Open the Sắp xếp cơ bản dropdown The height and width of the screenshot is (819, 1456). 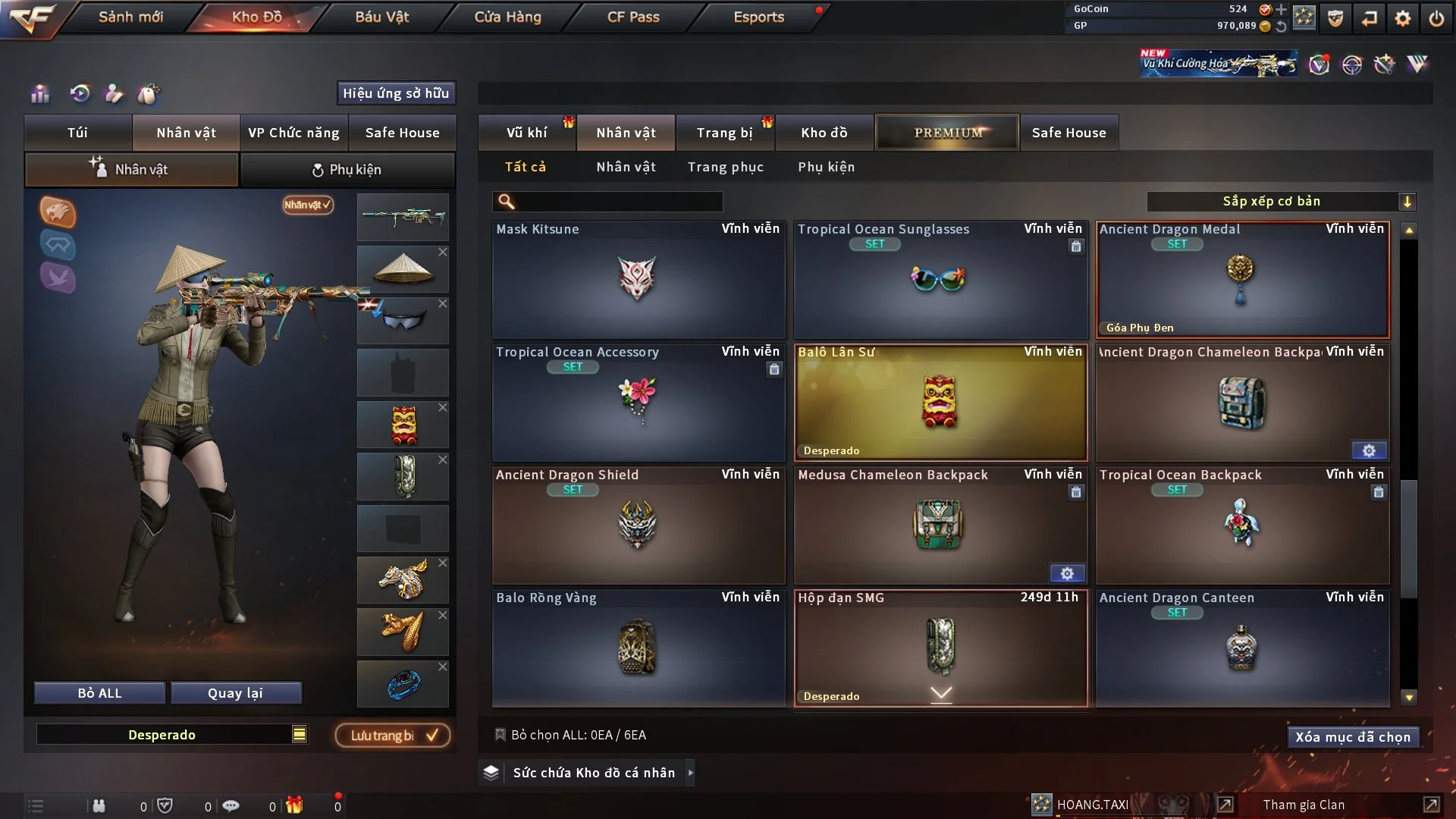(1281, 202)
